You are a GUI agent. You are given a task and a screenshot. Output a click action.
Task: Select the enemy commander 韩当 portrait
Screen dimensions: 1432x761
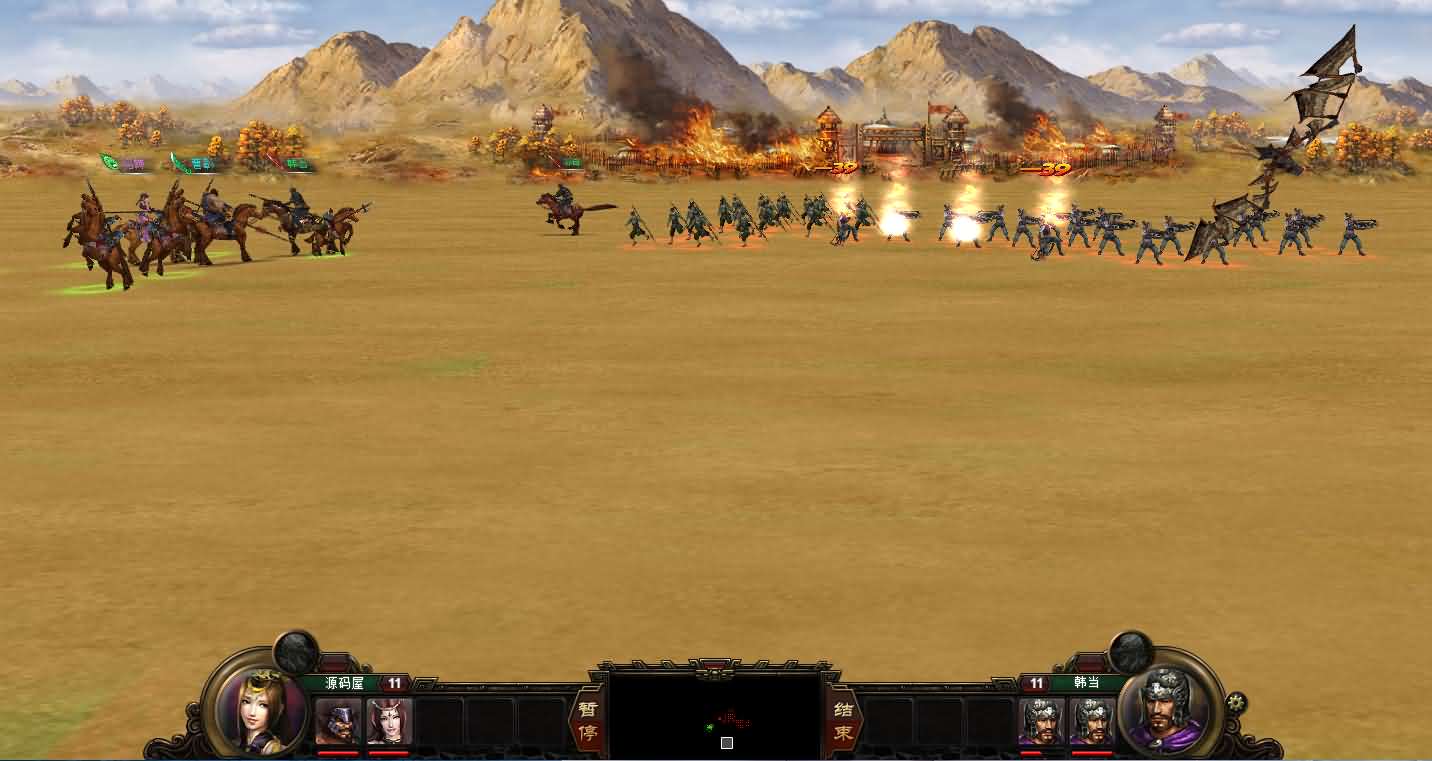[x=1167, y=709]
